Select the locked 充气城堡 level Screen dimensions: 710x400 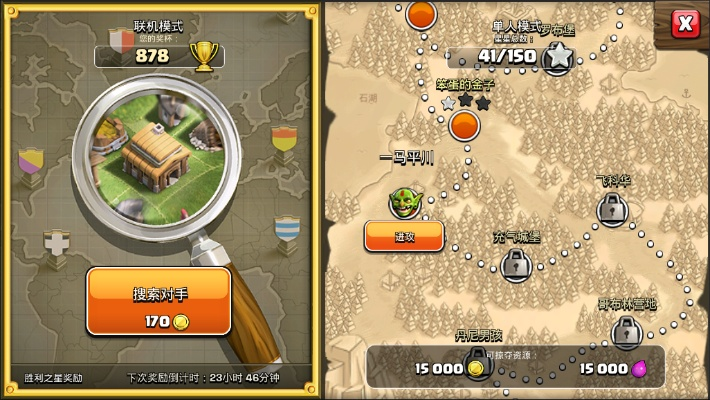pyautogui.click(x=516, y=264)
